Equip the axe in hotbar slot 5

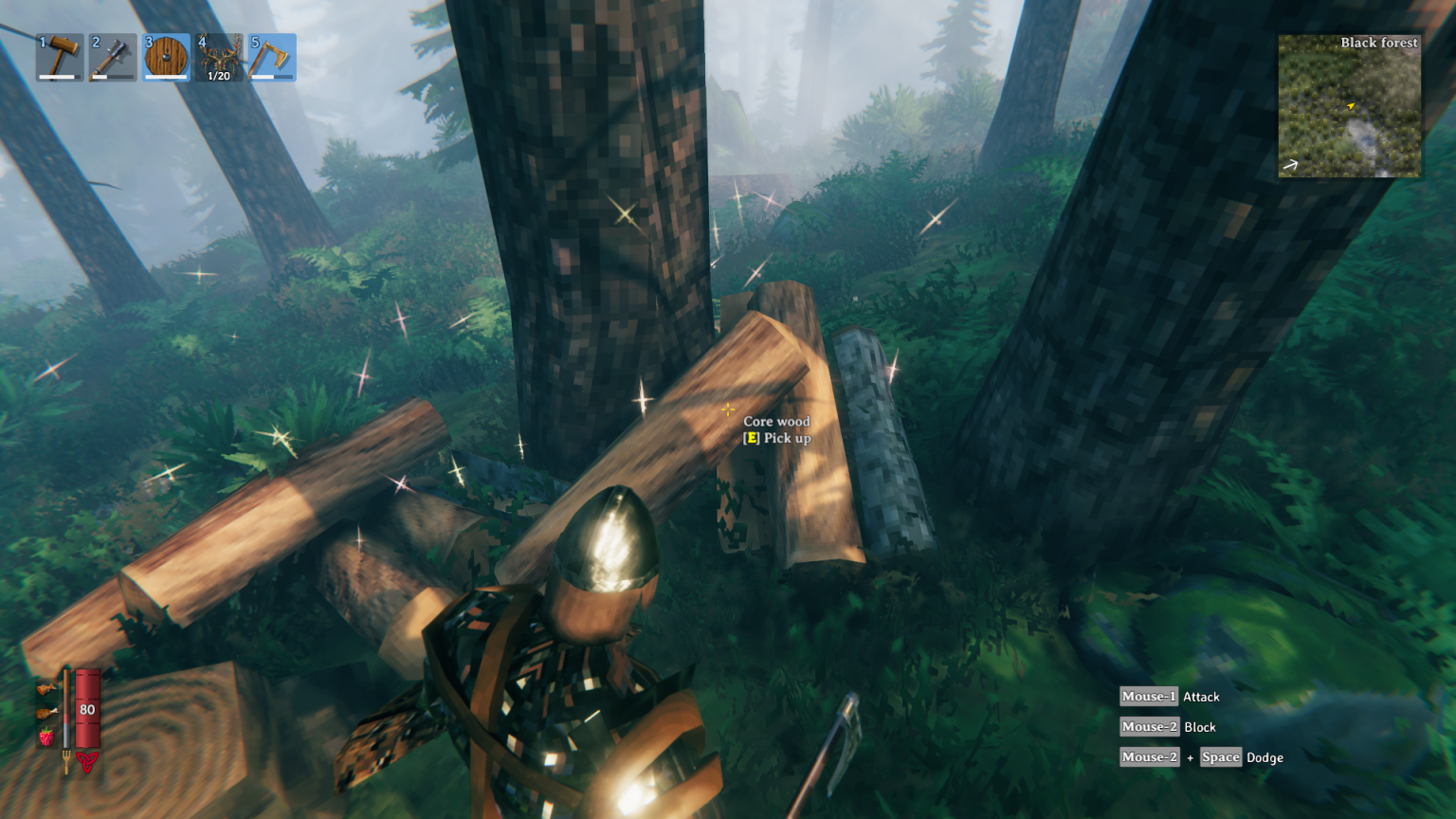coord(272,58)
